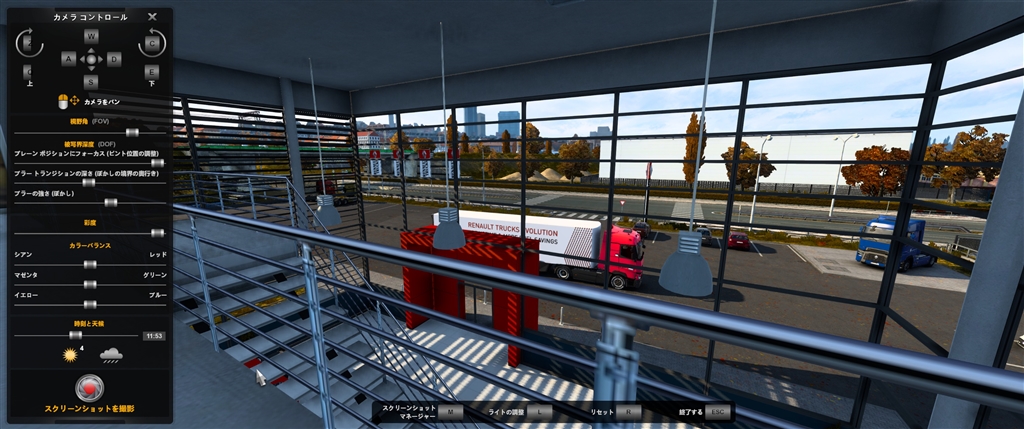The width and height of the screenshot is (1024, 429).
Task: Move camera backward with the S button
Action: (91, 82)
